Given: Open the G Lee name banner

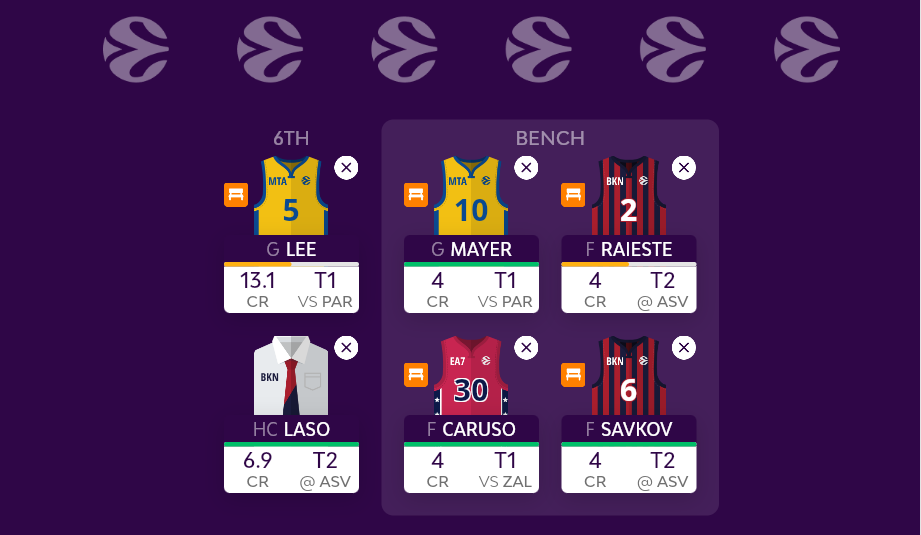Looking at the screenshot, I should (291, 249).
